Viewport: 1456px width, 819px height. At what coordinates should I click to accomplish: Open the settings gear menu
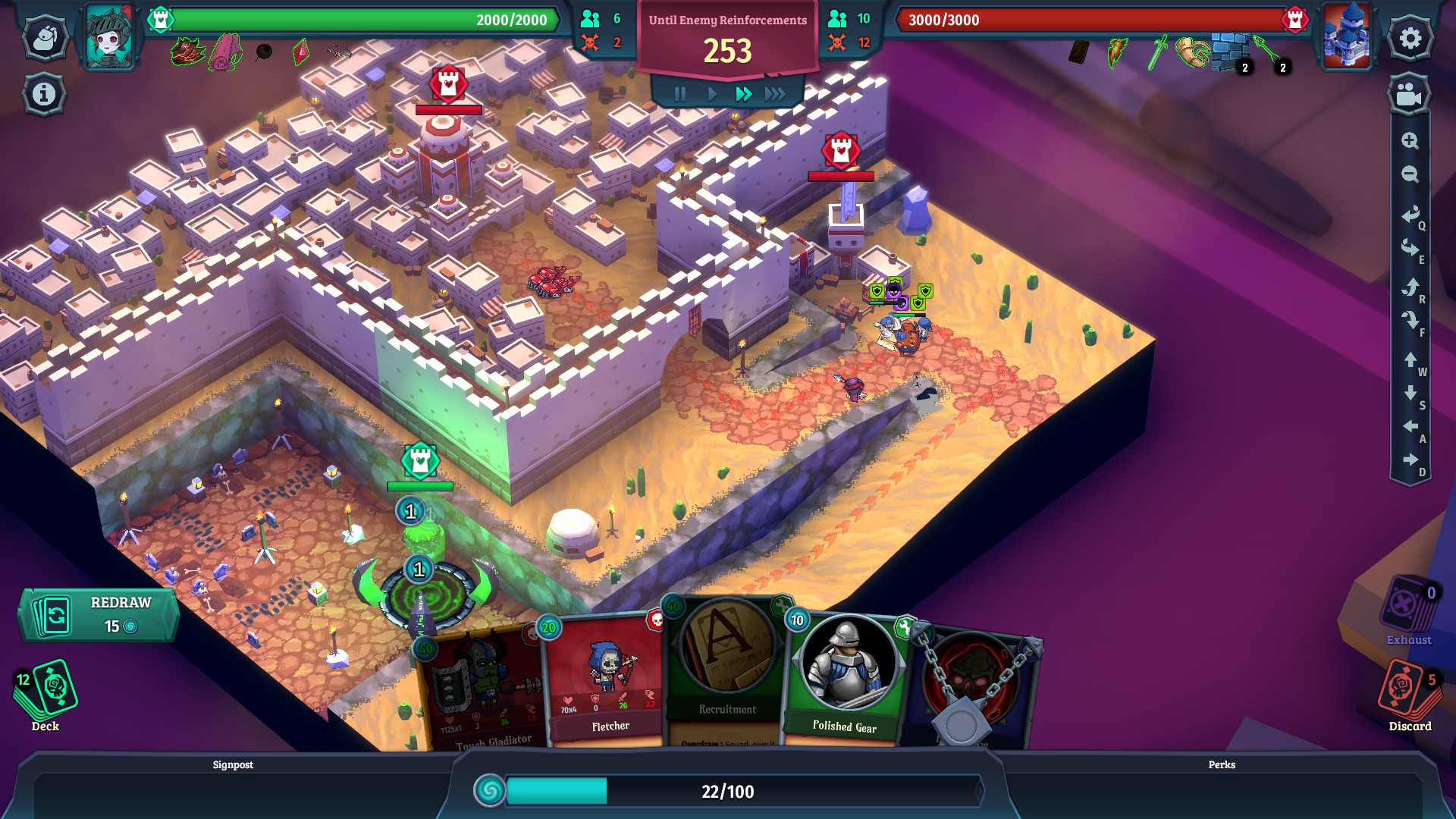click(x=1410, y=38)
